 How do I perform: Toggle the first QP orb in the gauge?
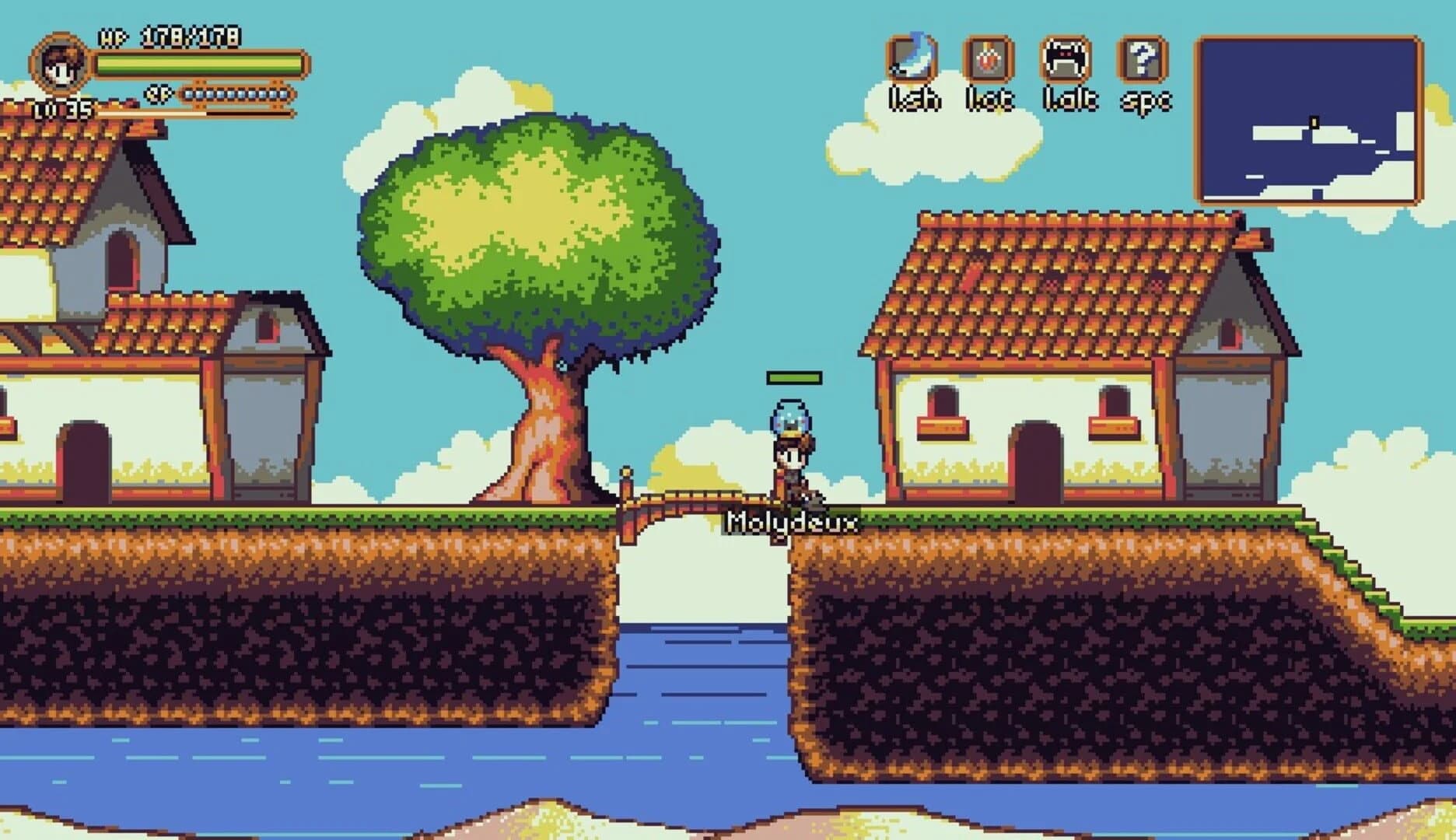(x=189, y=93)
